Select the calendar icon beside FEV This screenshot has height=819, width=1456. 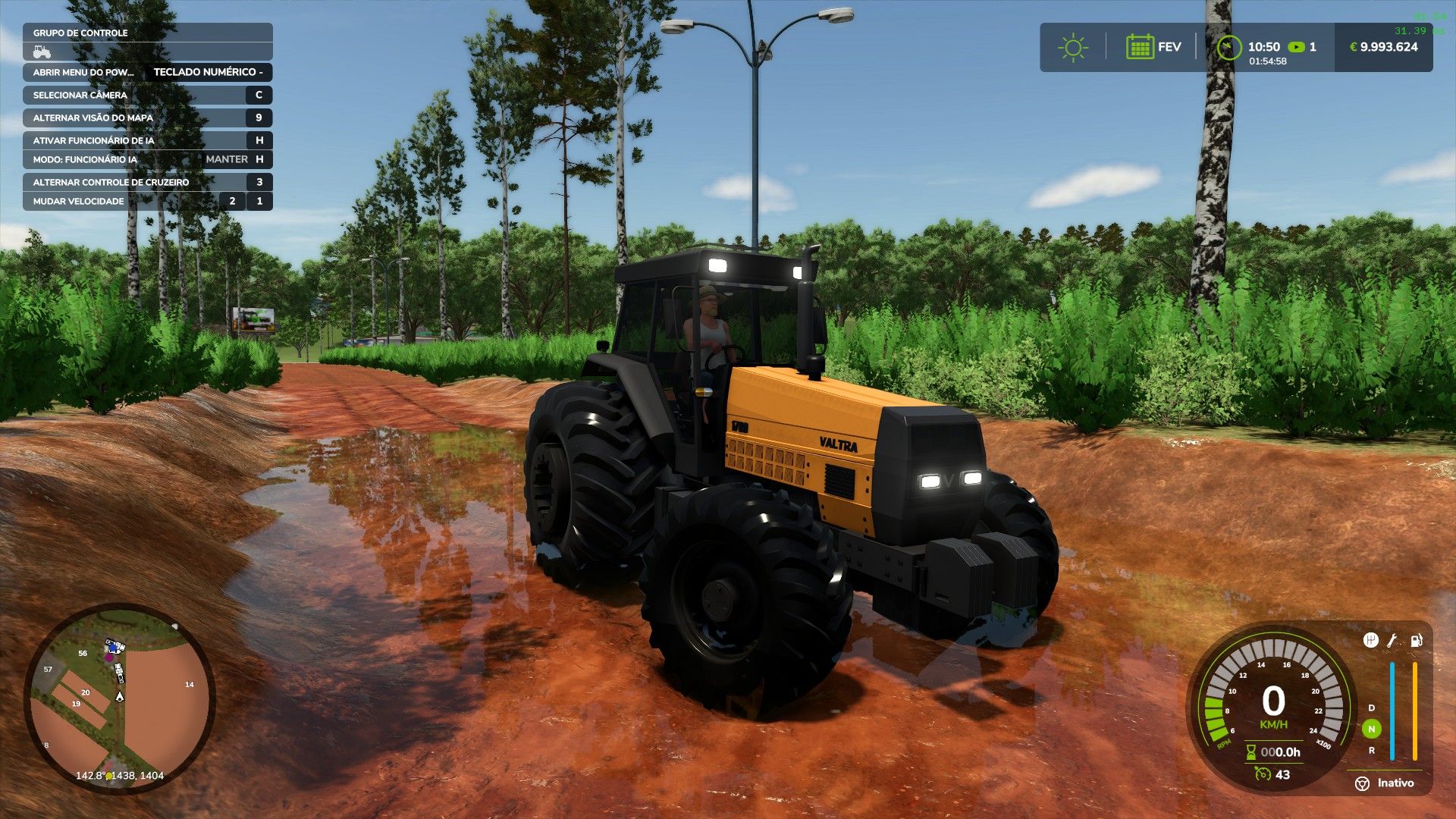[1139, 47]
